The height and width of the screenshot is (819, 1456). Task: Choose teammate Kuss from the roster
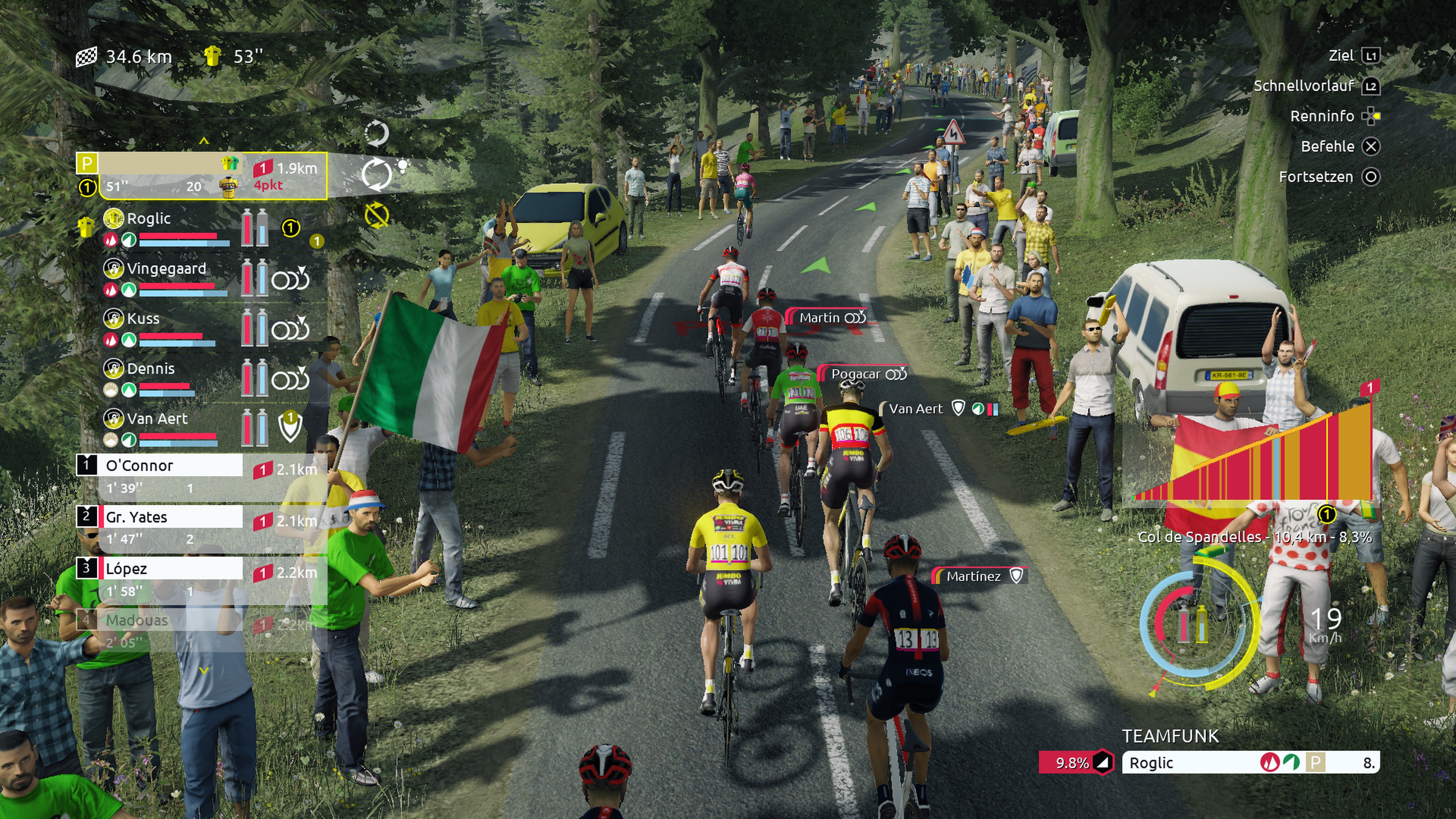pyautogui.click(x=143, y=319)
